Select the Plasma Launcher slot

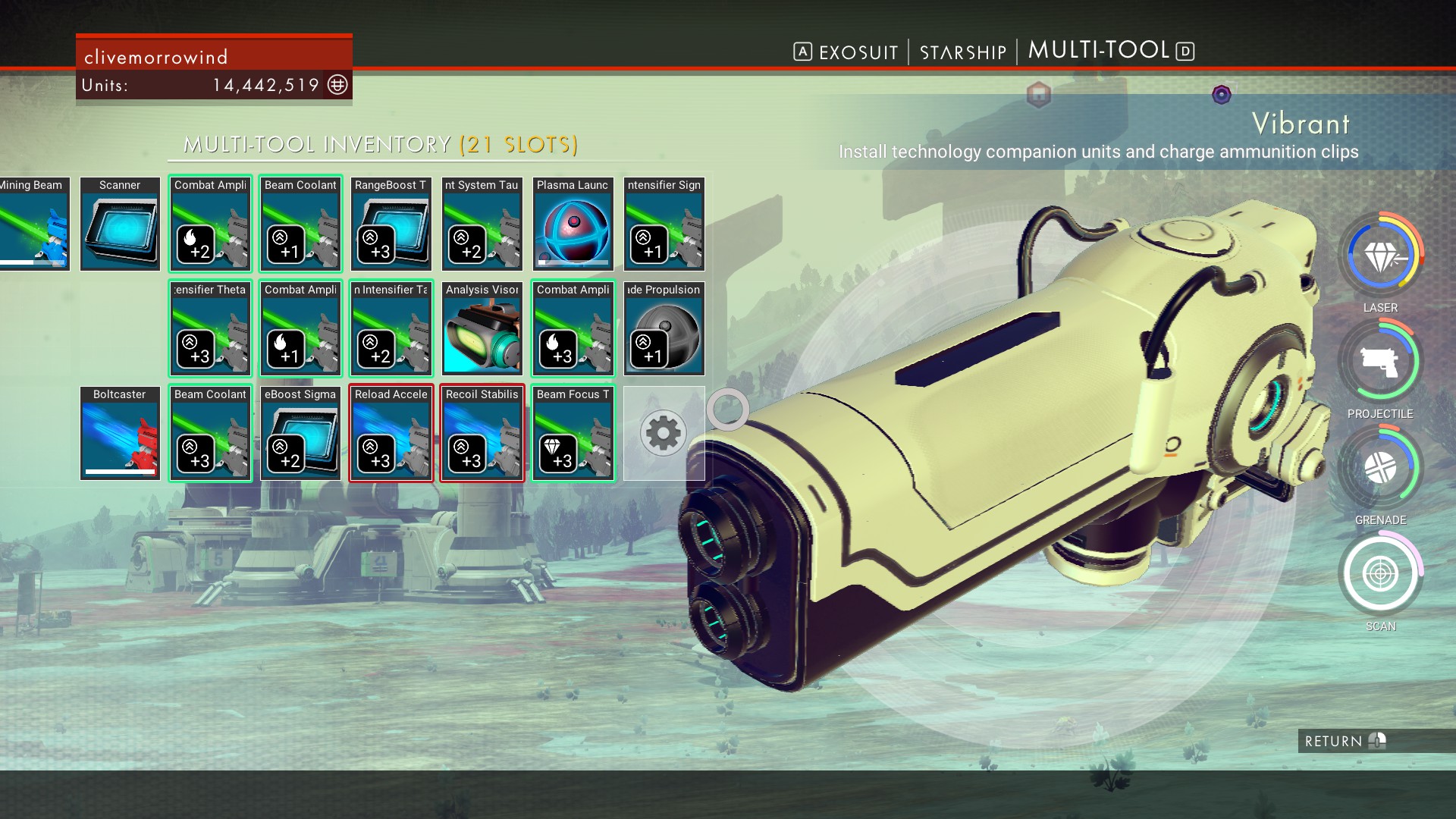(x=573, y=224)
